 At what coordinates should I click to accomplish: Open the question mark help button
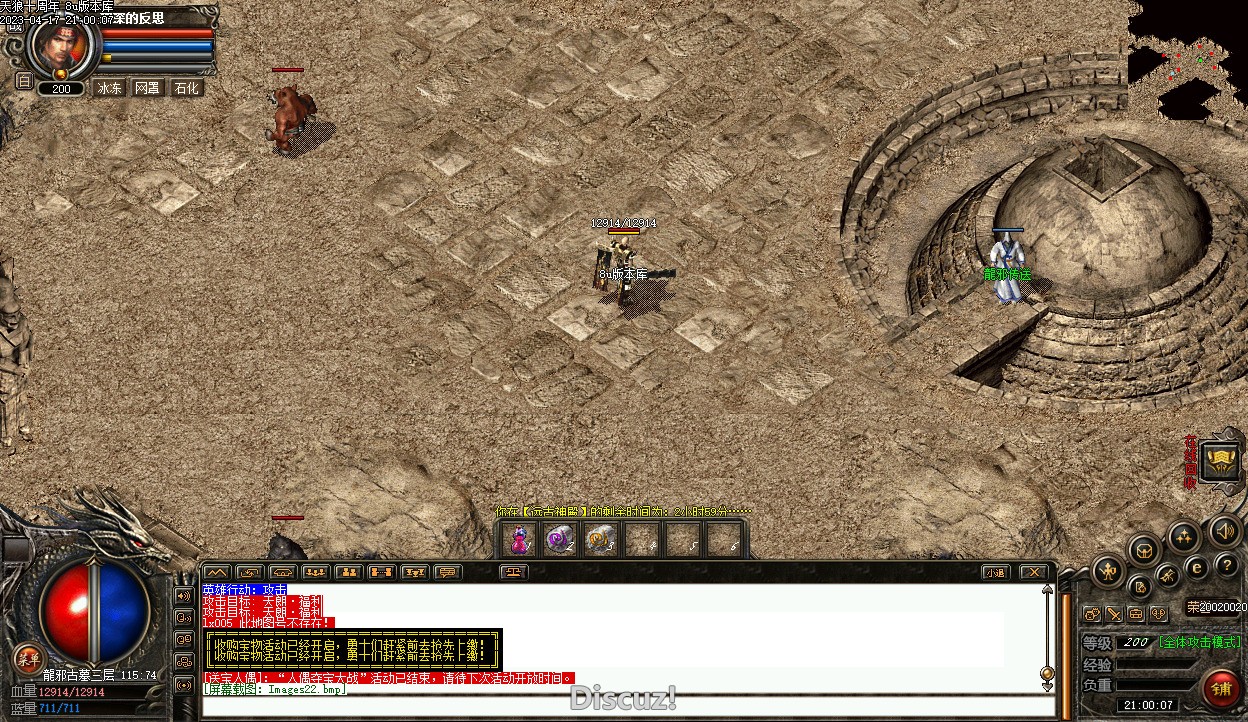(1226, 566)
